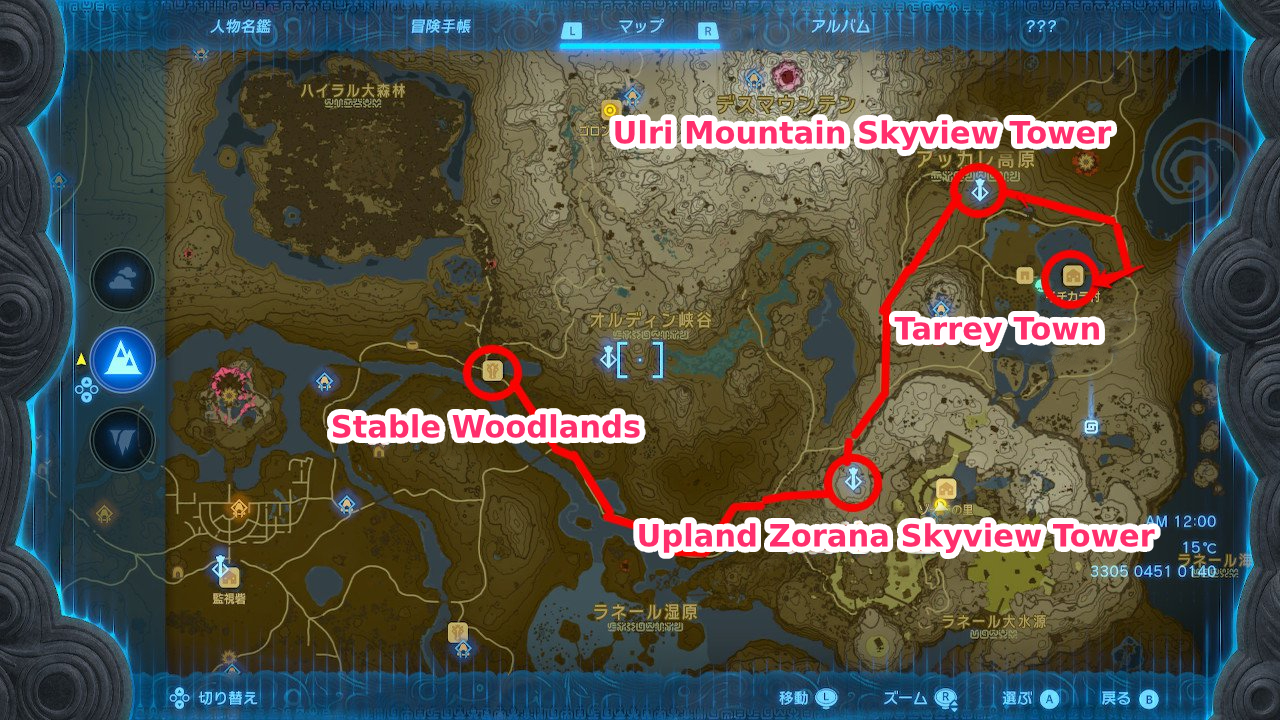Select the Goron City icon below Death Mountain

tap(610, 109)
